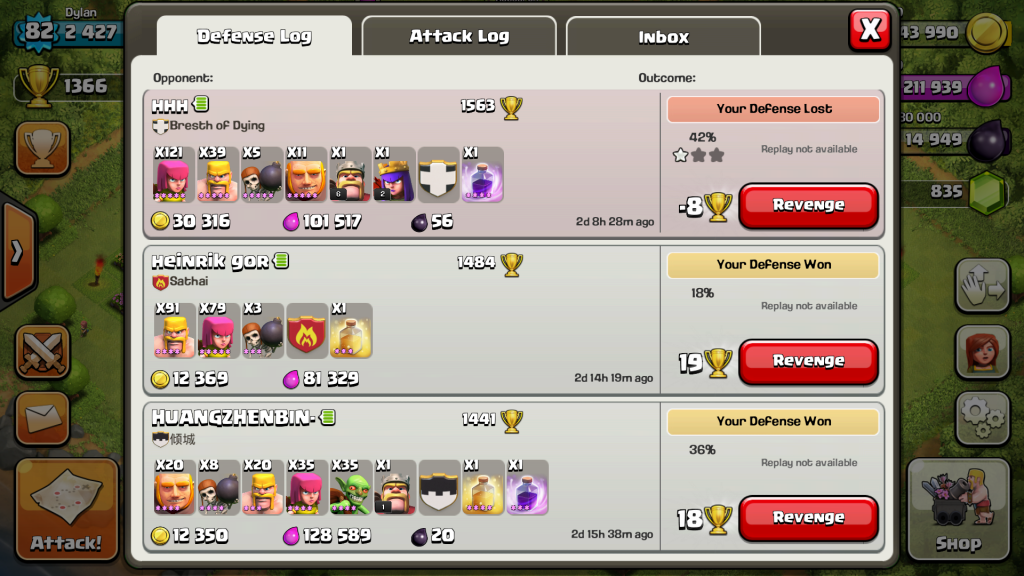Click the hand layout editor button
The image size is (1024, 576).
pyautogui.click(x=981, y=286)
